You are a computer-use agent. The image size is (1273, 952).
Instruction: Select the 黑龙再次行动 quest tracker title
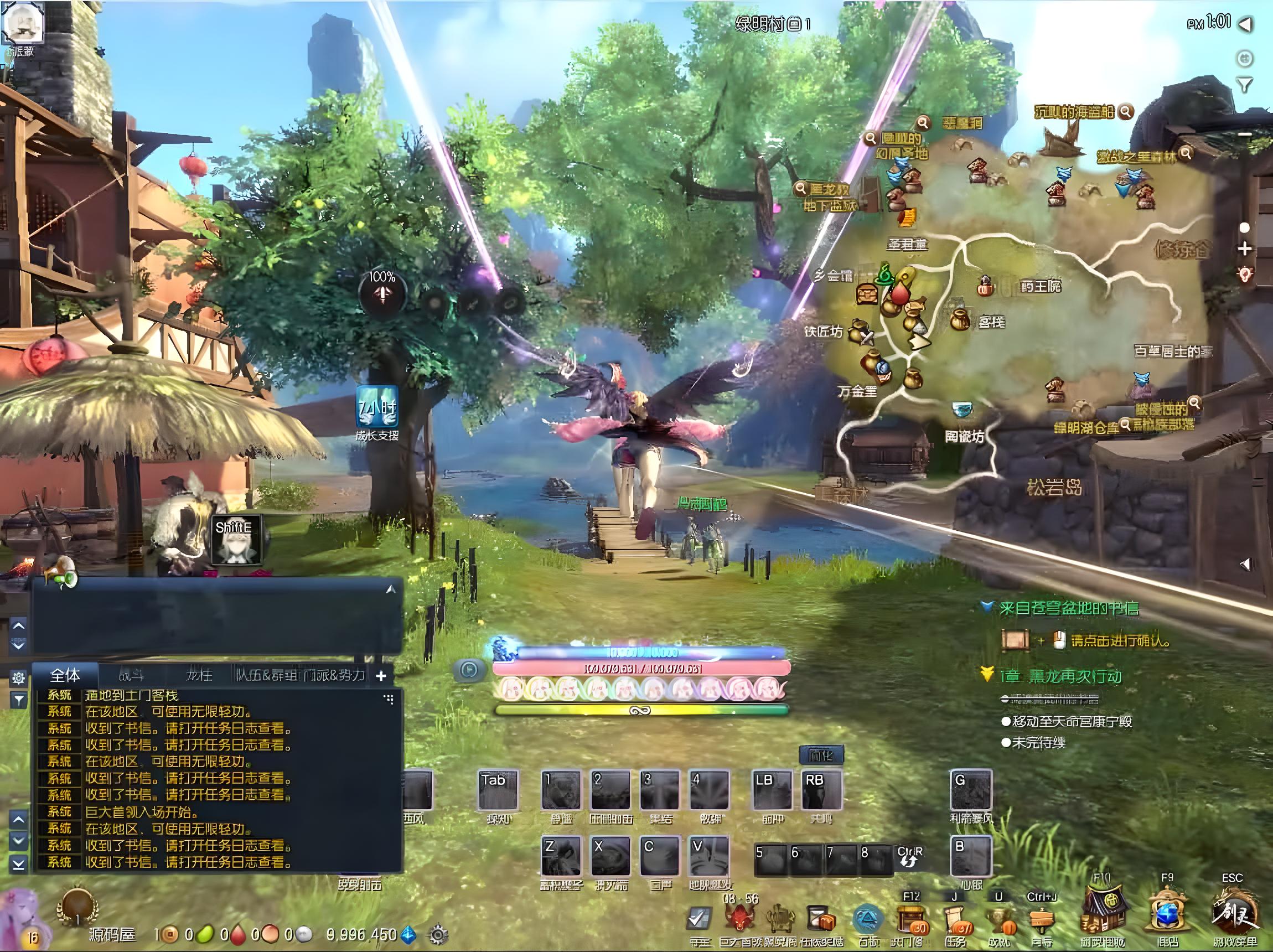(x=1062, y=676)
